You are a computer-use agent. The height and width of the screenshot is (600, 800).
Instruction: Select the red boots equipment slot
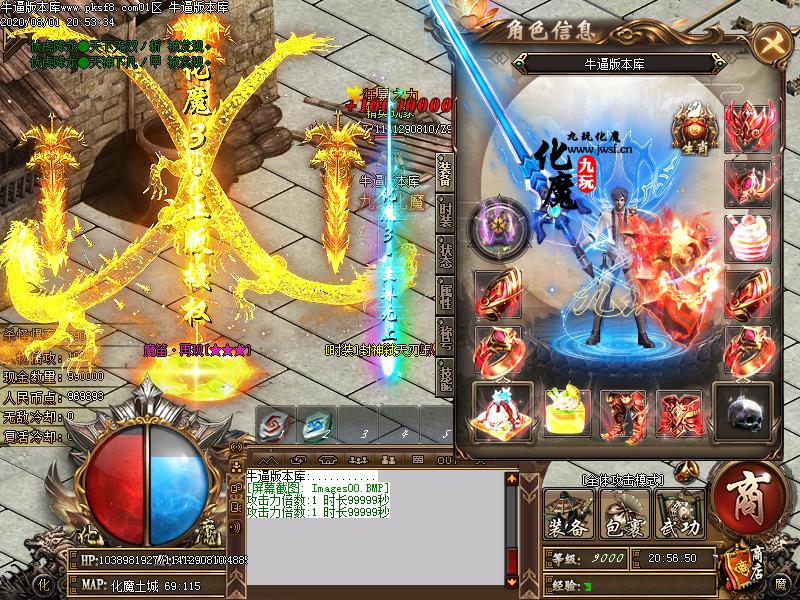pos(623,410)
